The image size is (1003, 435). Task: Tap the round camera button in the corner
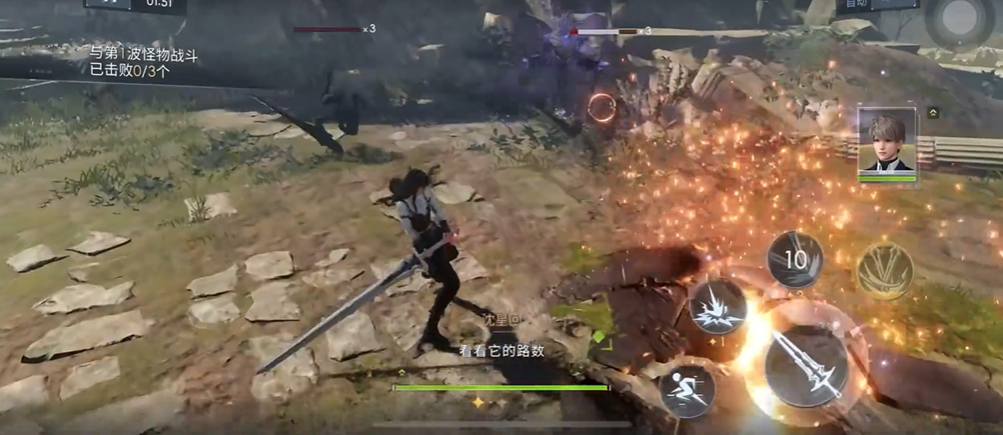point(959,19)
